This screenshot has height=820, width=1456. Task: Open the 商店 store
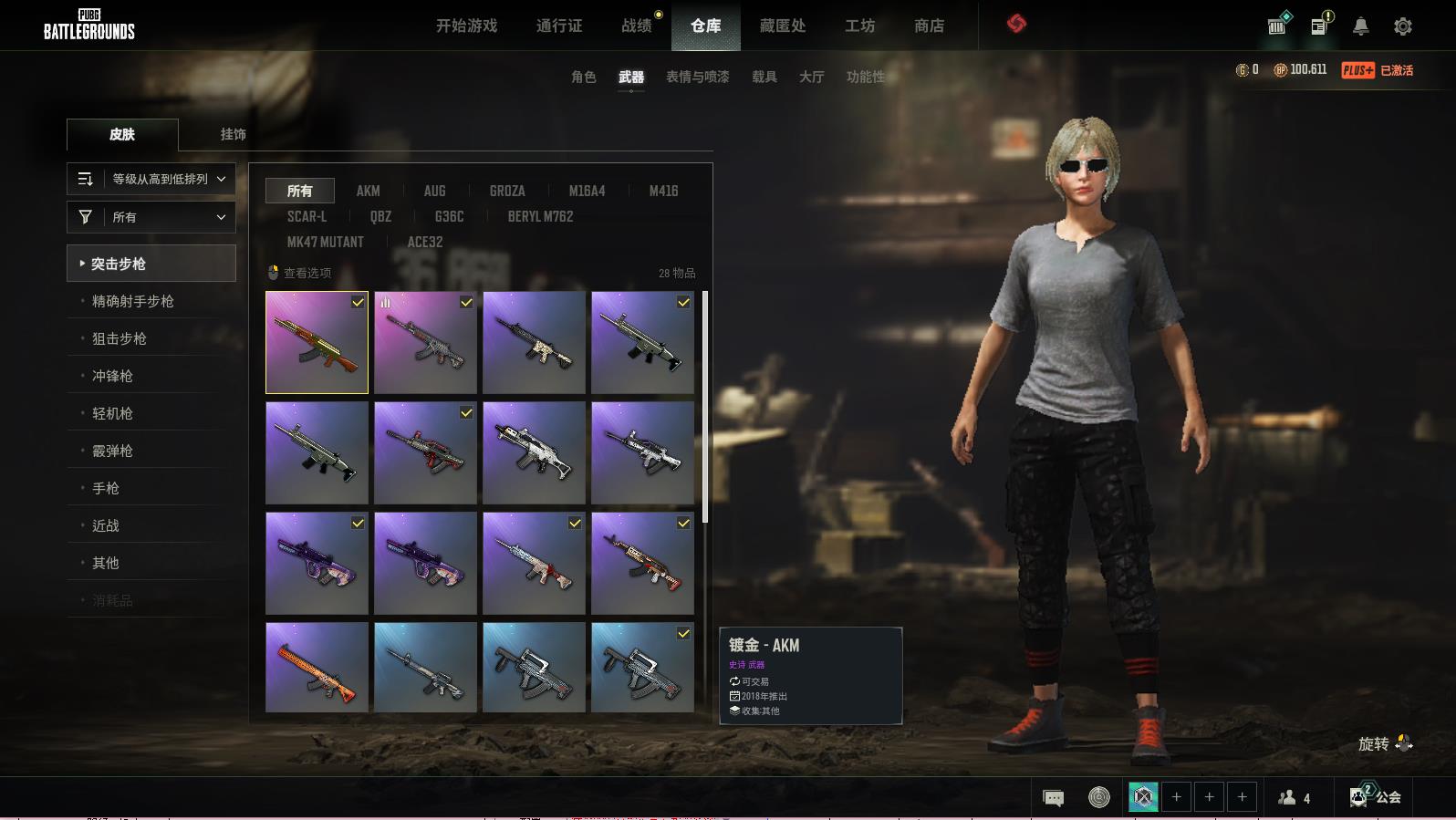(x=929, y=26)
